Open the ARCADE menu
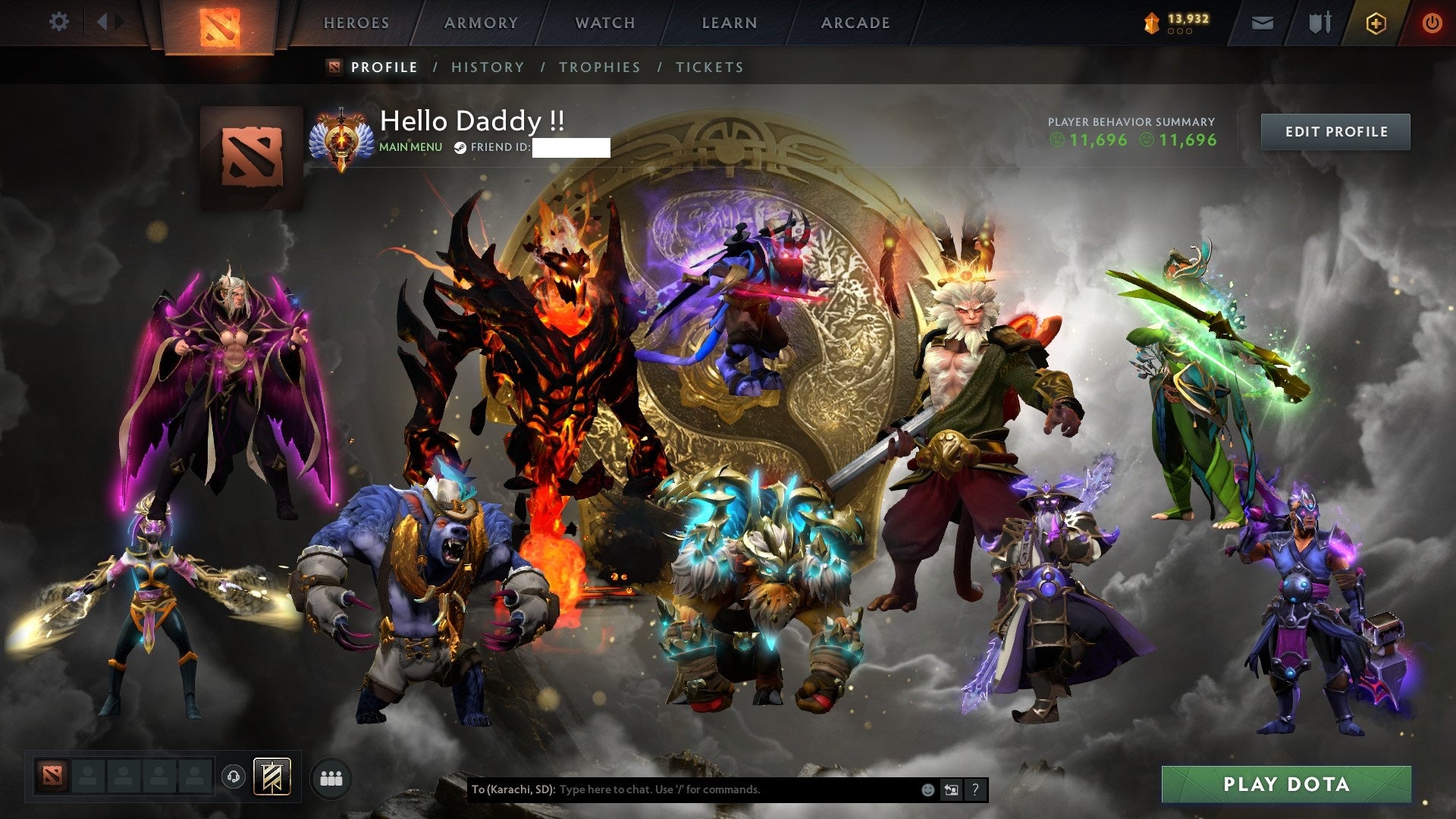Image resolution: width=1456 pixels, height=819 pixels. point(855,23)
